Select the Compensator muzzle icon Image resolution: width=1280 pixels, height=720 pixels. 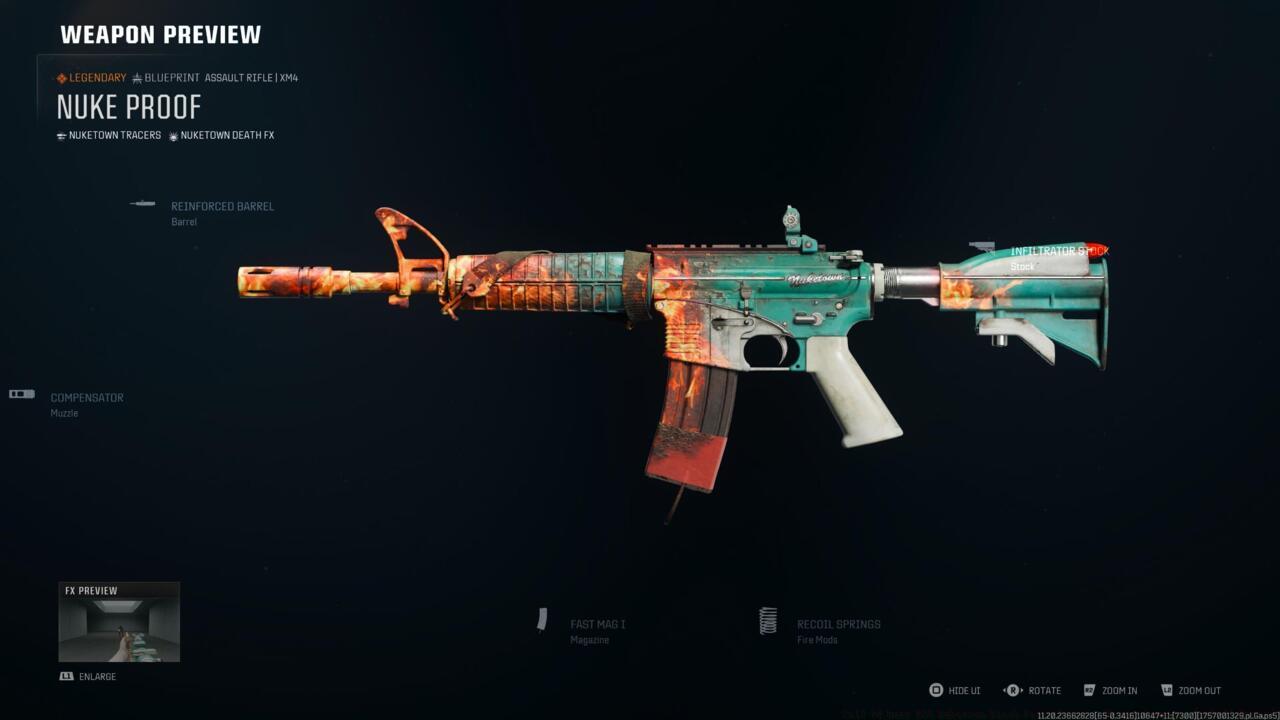point(20,394)
